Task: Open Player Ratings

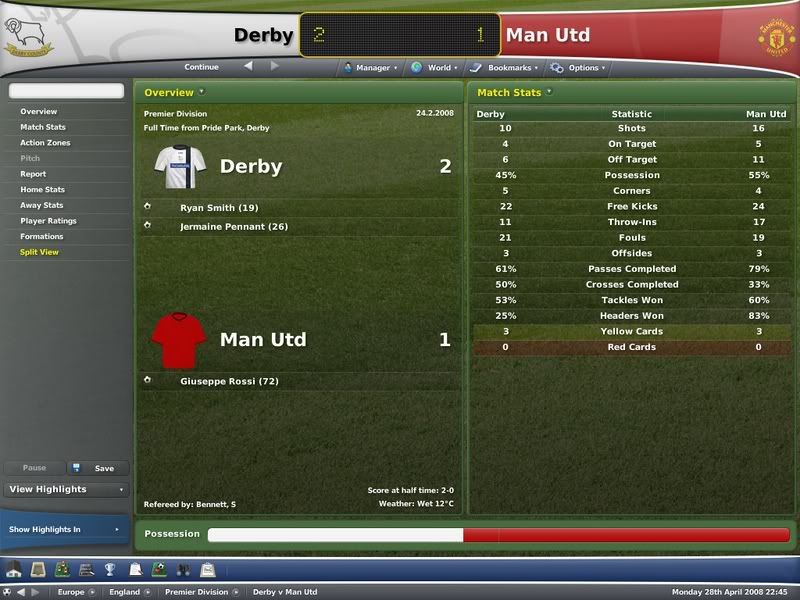Action: [48, 221]
